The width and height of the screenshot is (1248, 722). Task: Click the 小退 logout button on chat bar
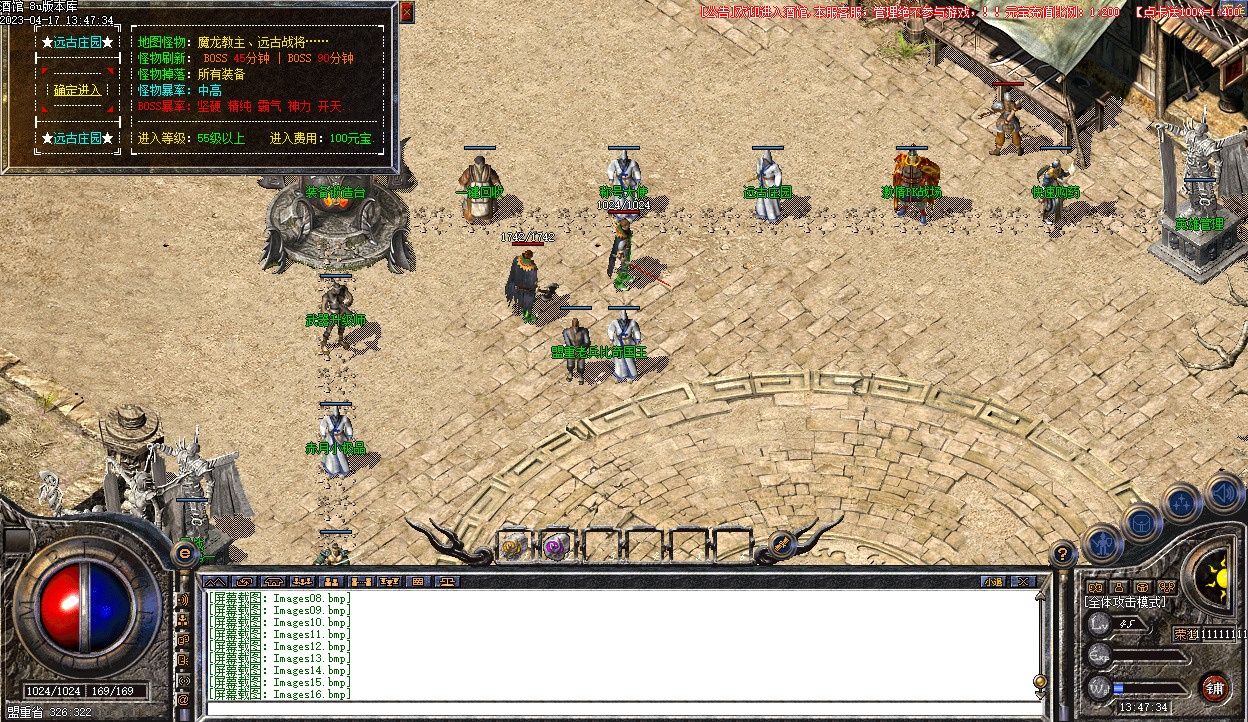(992, 580)
